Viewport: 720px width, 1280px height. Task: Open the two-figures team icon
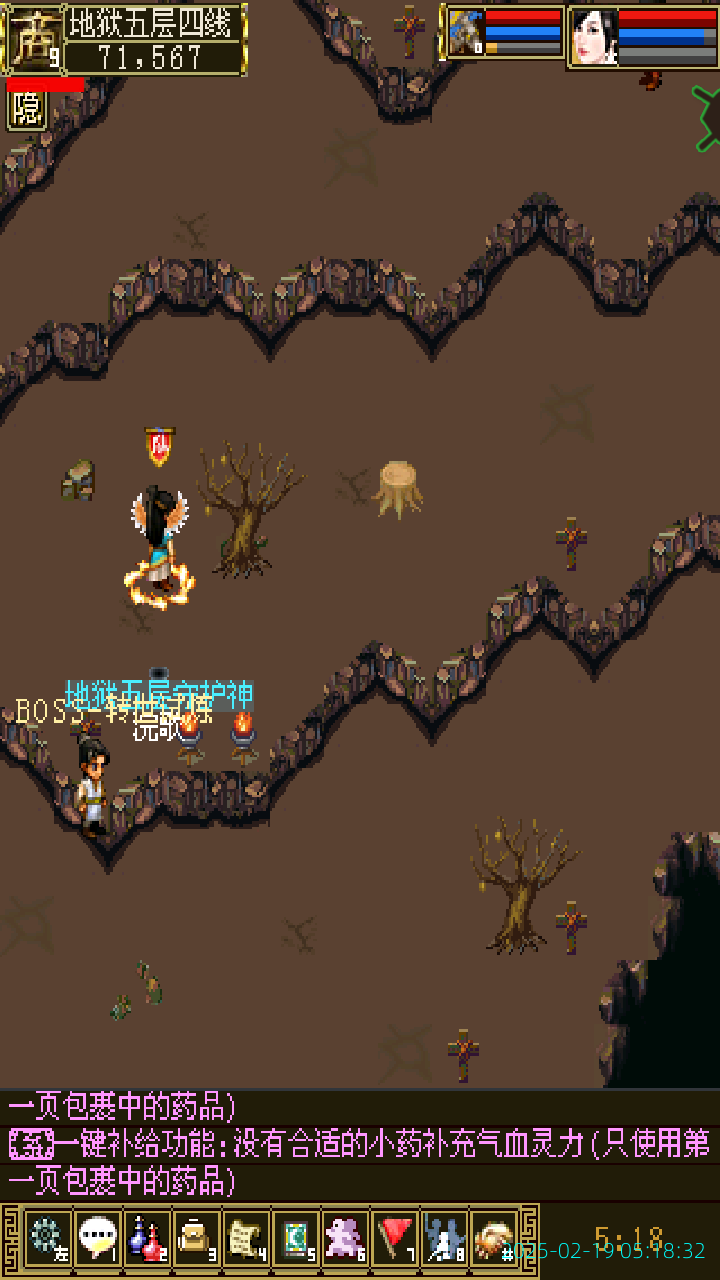click(x=444, y=1239)
